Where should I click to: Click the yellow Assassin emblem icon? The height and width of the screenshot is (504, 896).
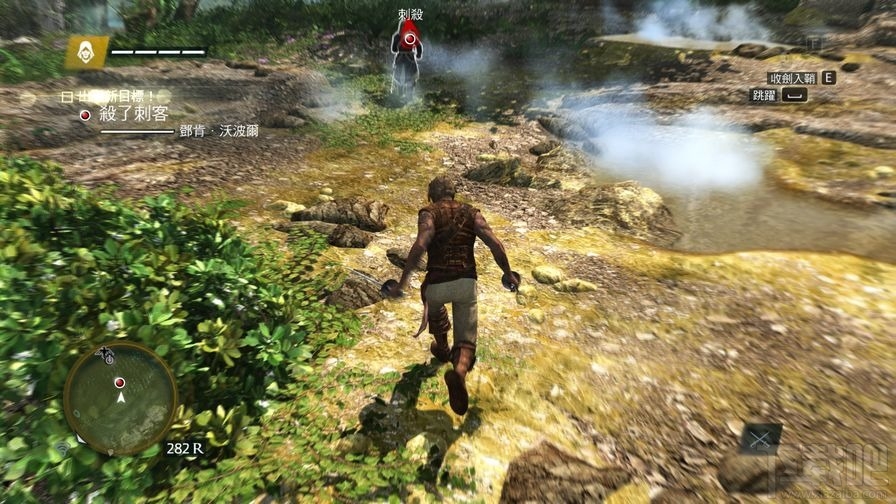coord(87,52)
